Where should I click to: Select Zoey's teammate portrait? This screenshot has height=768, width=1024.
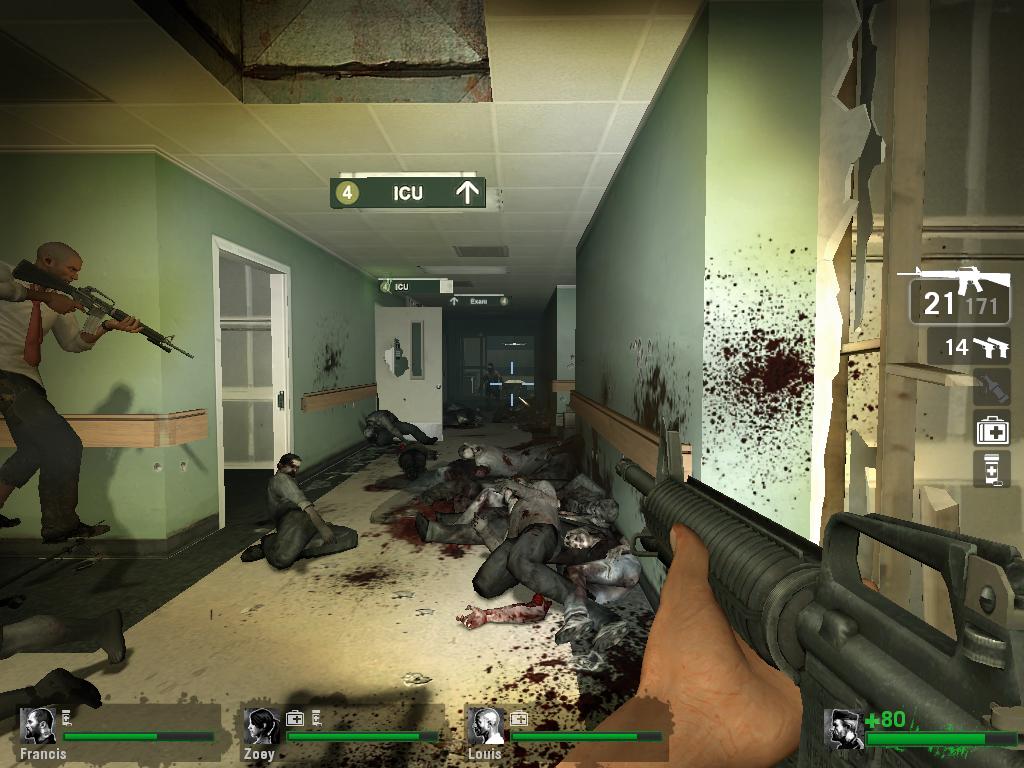point(262,726)
